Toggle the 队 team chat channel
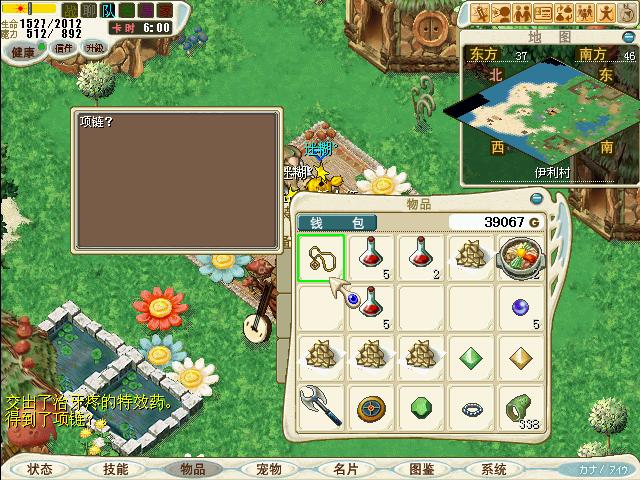640x480 pixels. tap(108, 10)
